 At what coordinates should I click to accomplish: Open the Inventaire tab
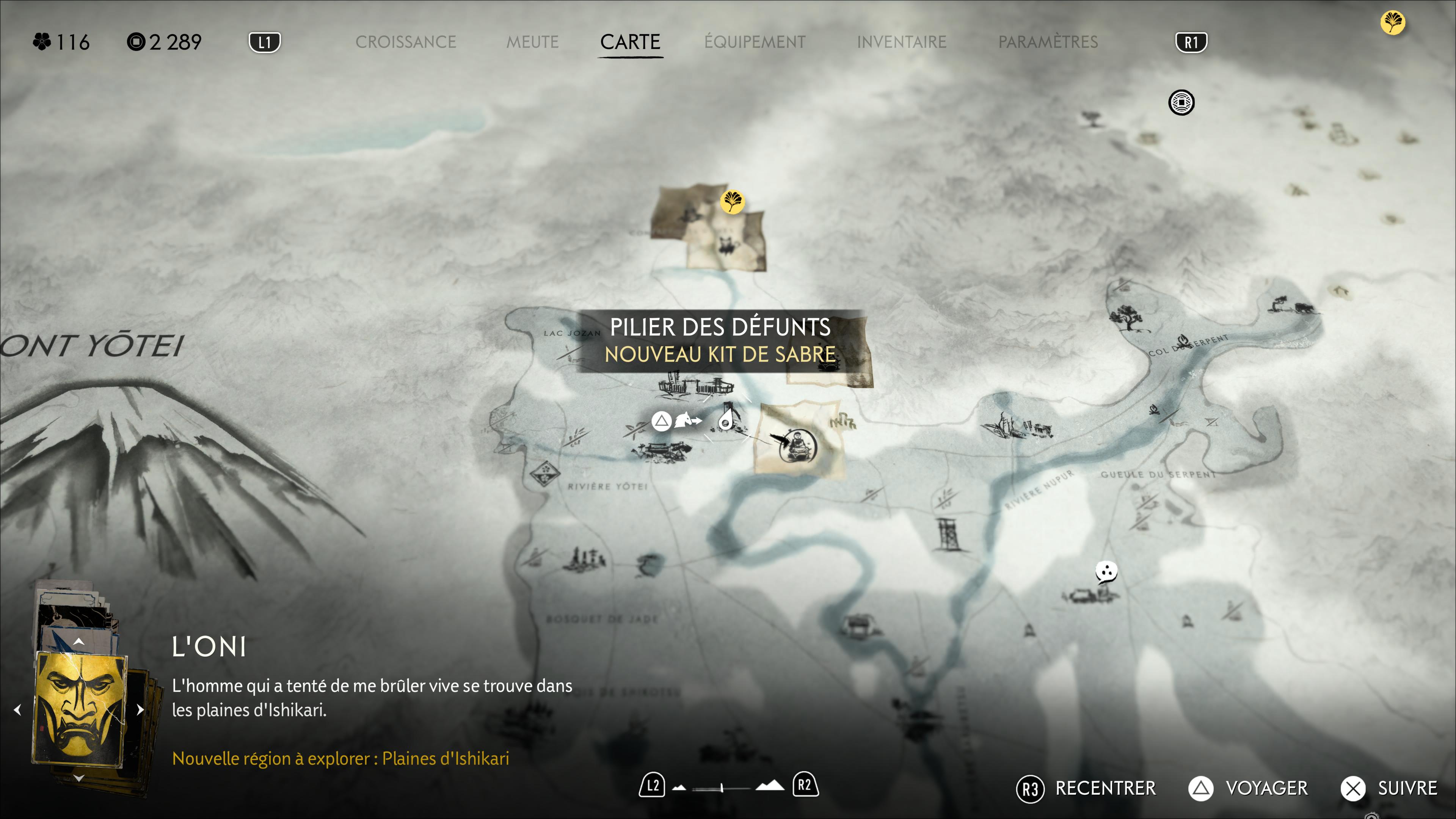902,42
